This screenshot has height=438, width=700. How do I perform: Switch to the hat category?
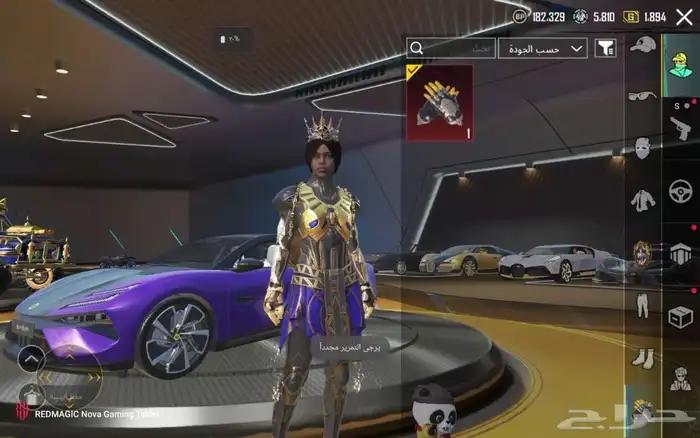643,45
